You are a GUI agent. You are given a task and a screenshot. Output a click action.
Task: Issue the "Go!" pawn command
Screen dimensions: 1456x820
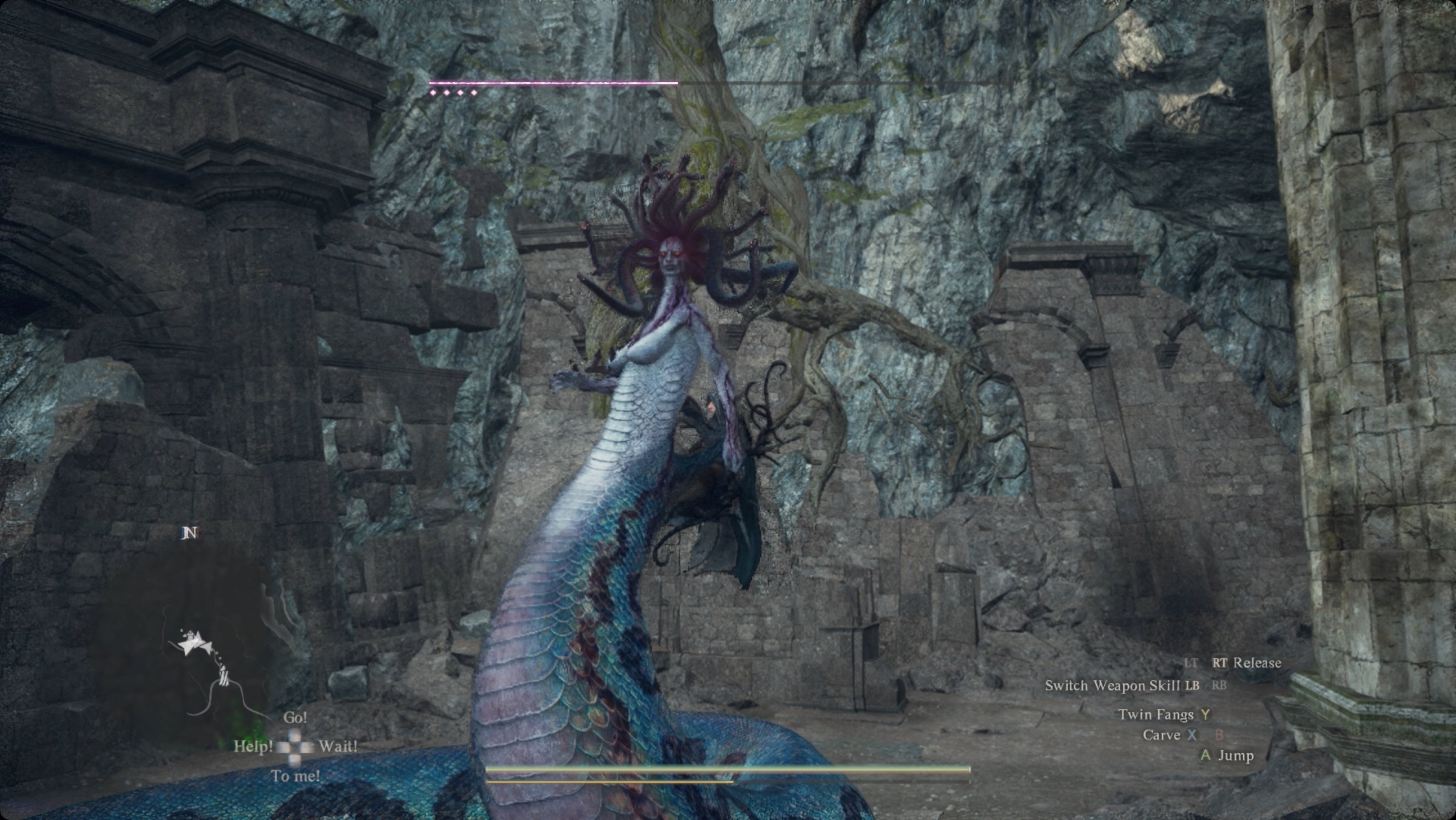[295, 717]
